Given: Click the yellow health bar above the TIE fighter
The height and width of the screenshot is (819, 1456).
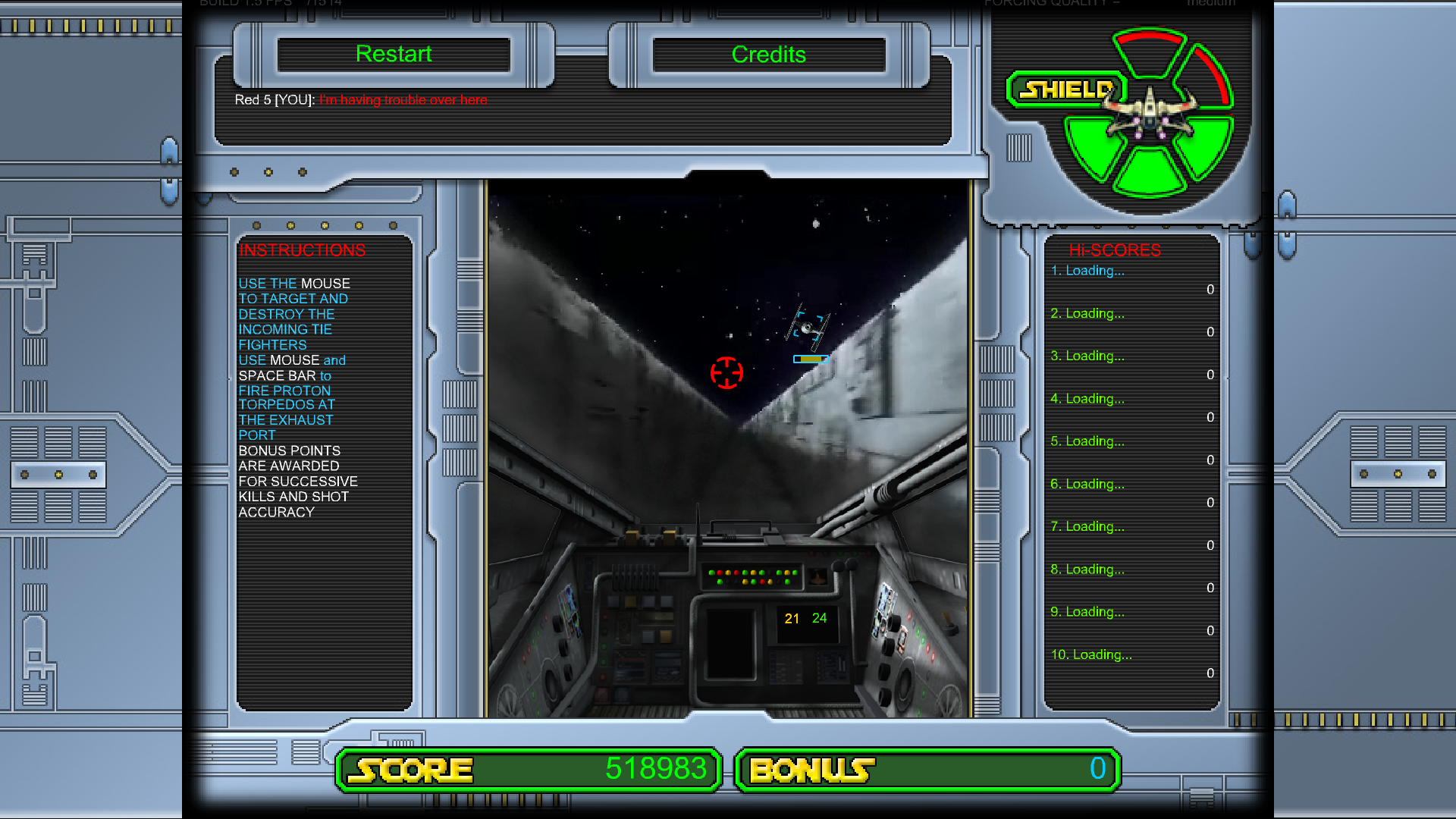Looking at the screenshot, I should [810, 359].
